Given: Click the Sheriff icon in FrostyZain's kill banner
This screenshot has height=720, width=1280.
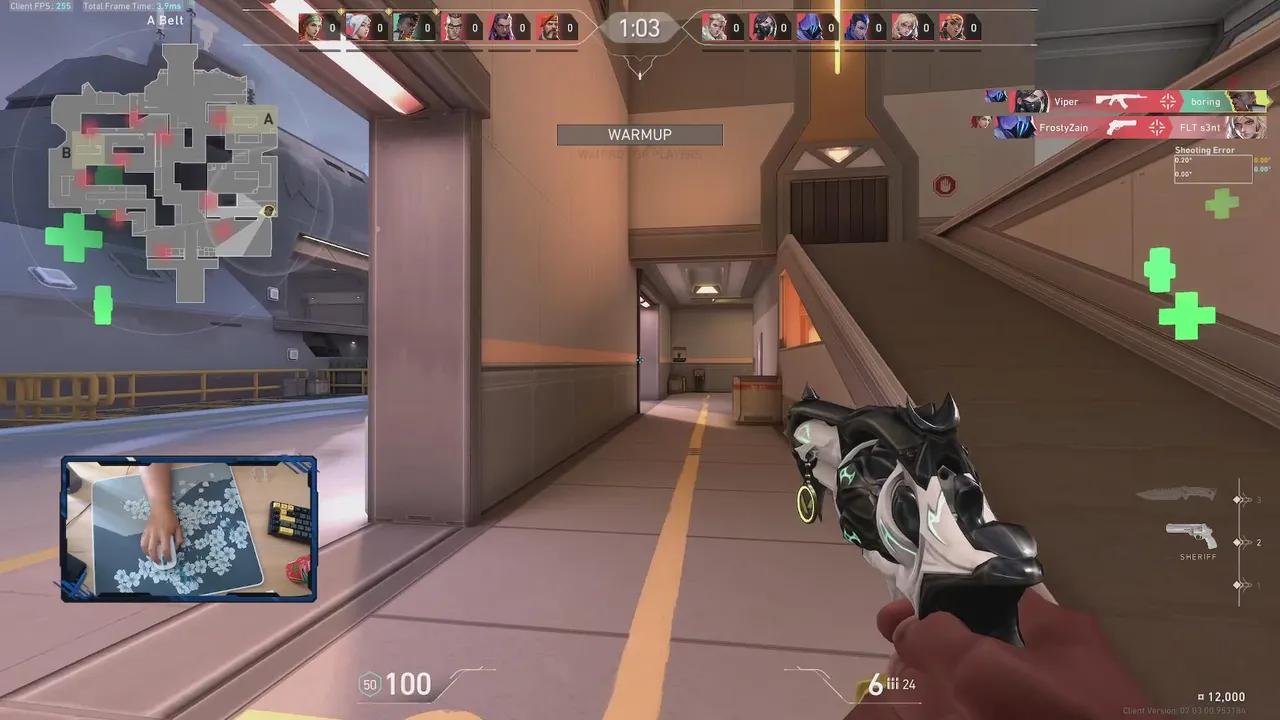Looking at the screenshot, I should [x=1120, y=128].
